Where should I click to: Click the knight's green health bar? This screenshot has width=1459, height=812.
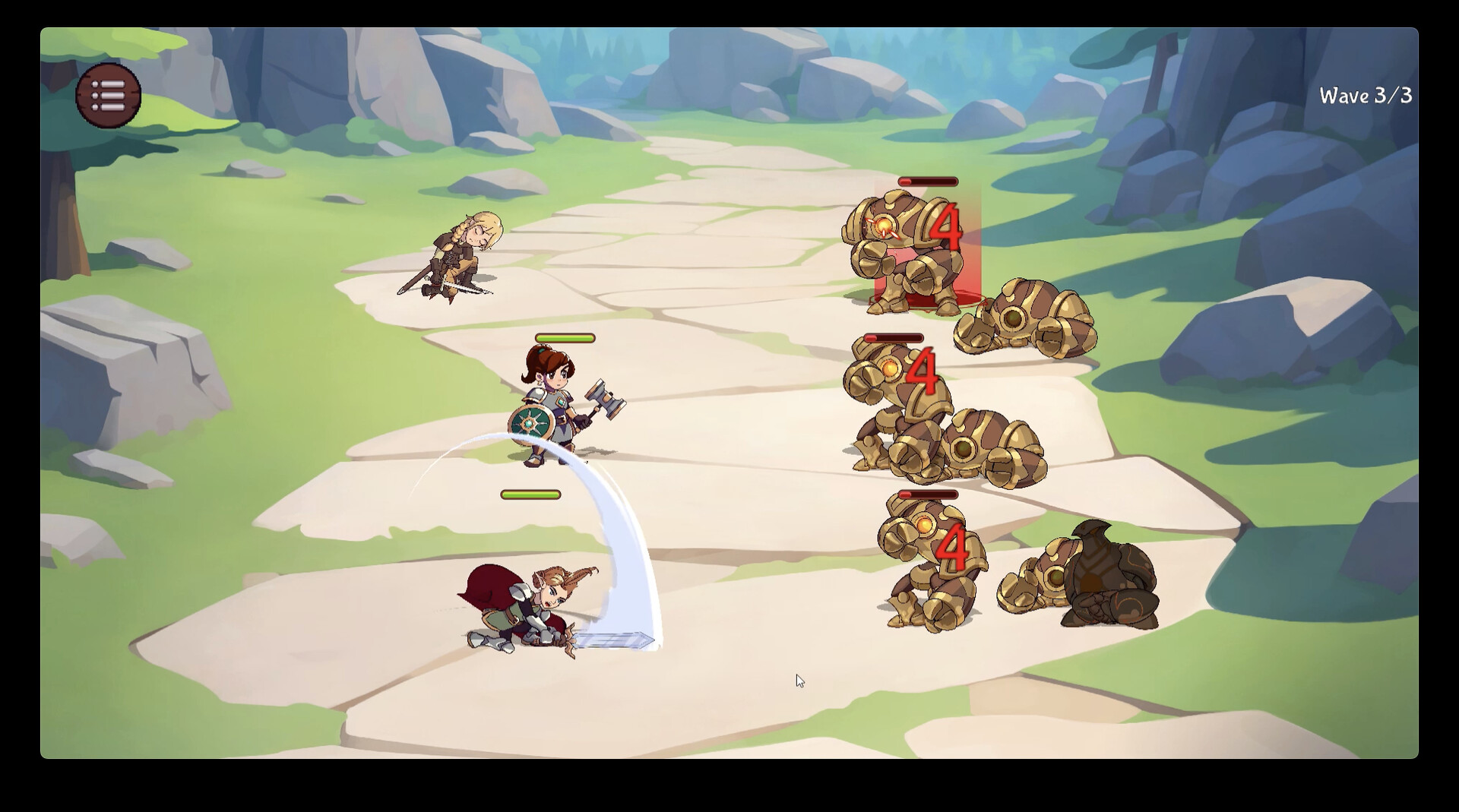(532, 494)
